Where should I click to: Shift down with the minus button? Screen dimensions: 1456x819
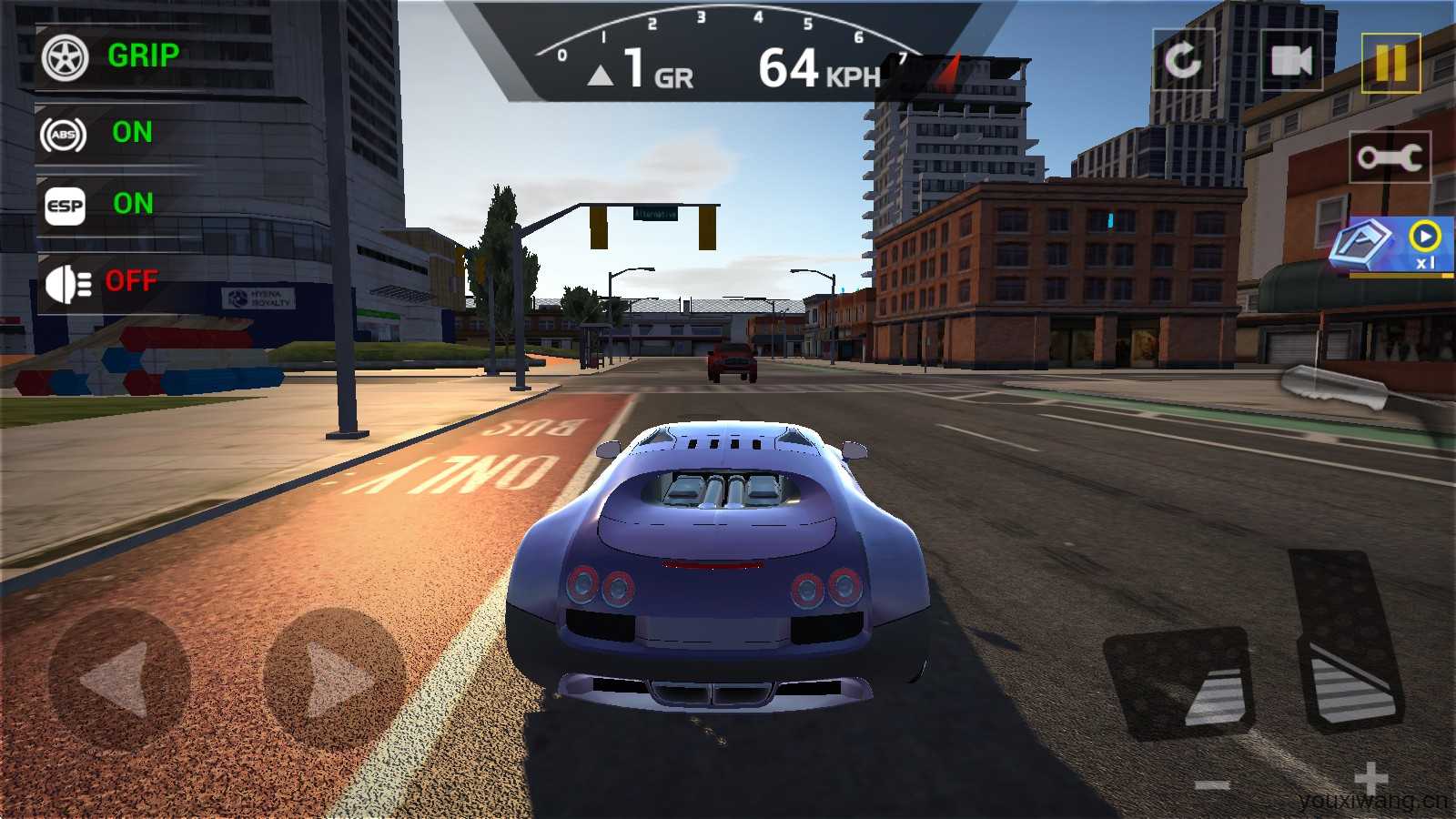coord(1212,784)
